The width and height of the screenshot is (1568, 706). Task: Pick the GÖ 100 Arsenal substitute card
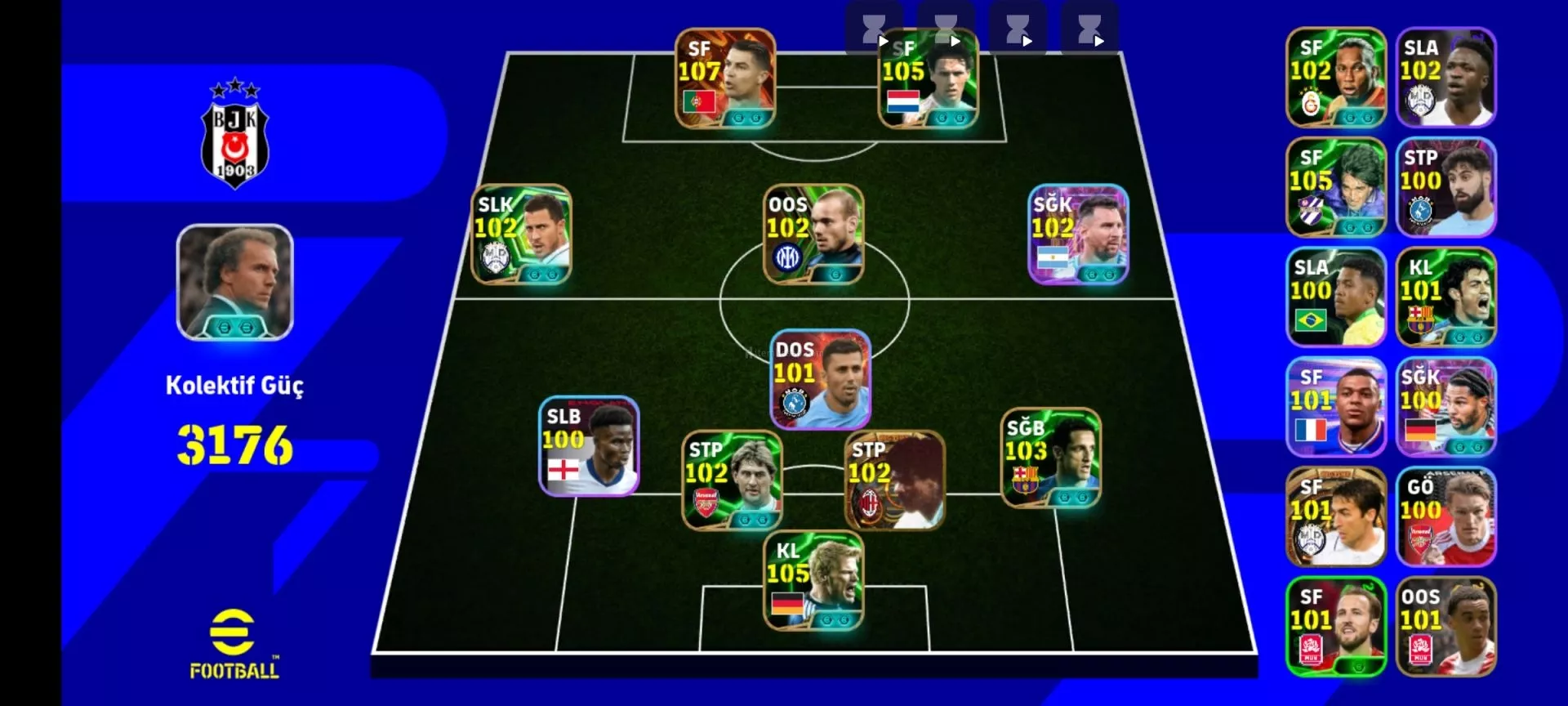pyautogui.click(x=1446, y=517)
